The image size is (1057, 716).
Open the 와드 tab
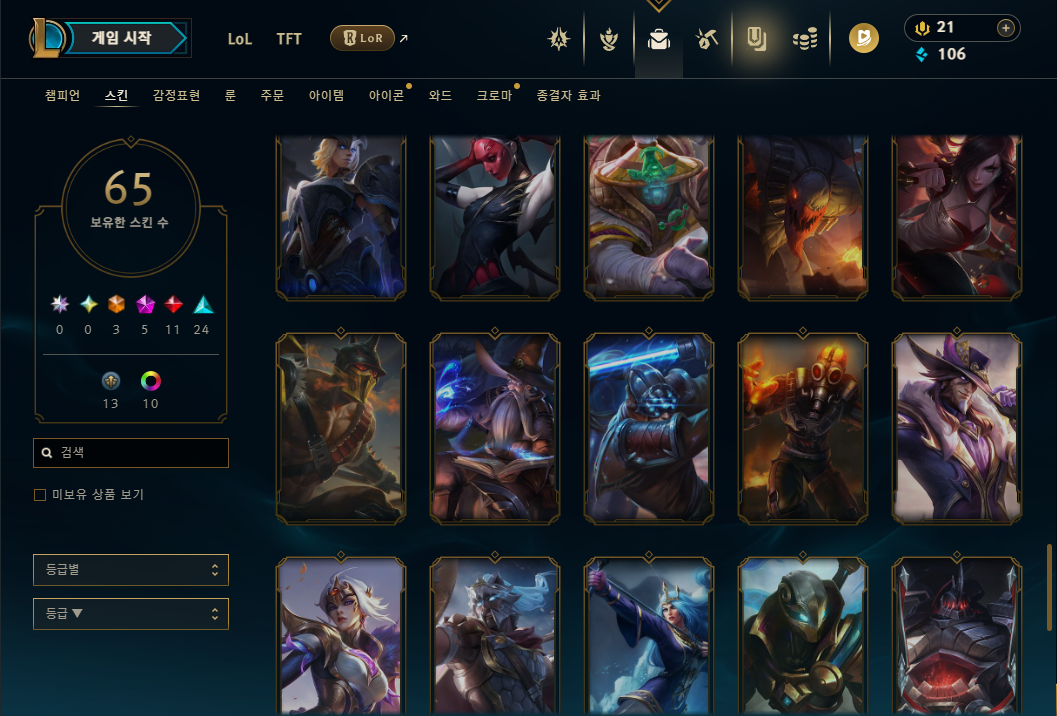tap(440, 96)
